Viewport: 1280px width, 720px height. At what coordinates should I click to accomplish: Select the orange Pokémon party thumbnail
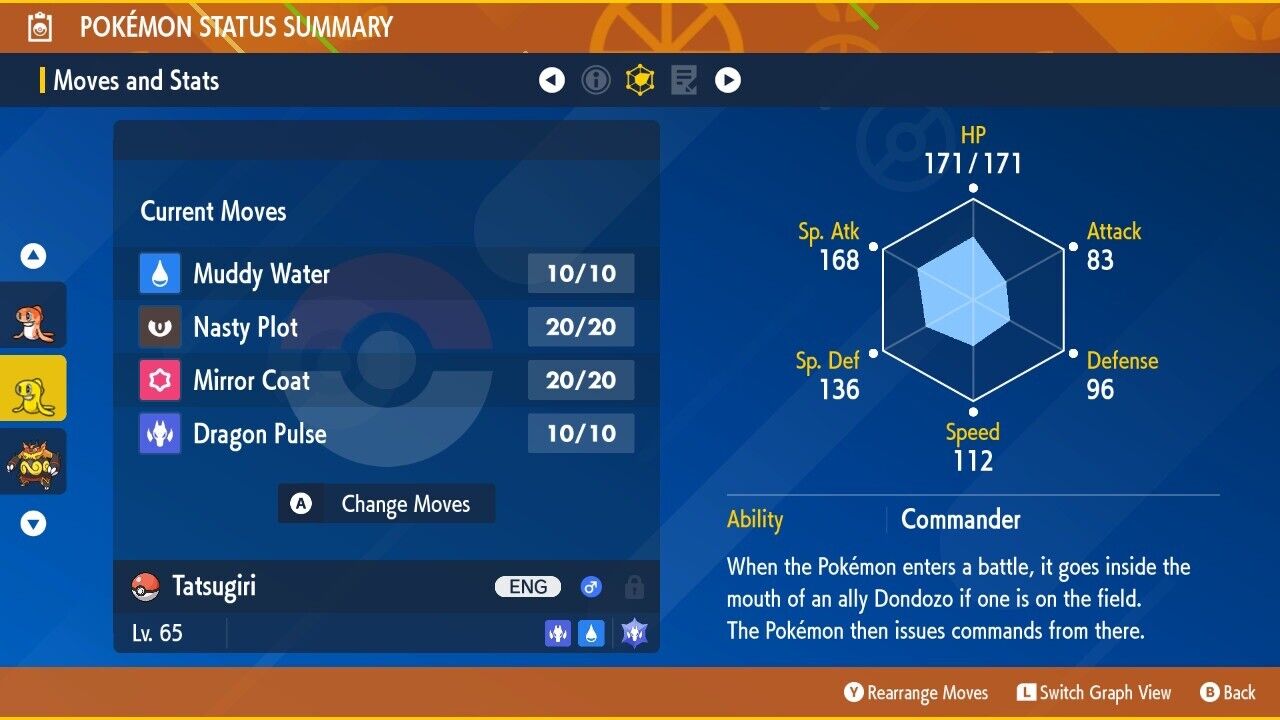33,316
